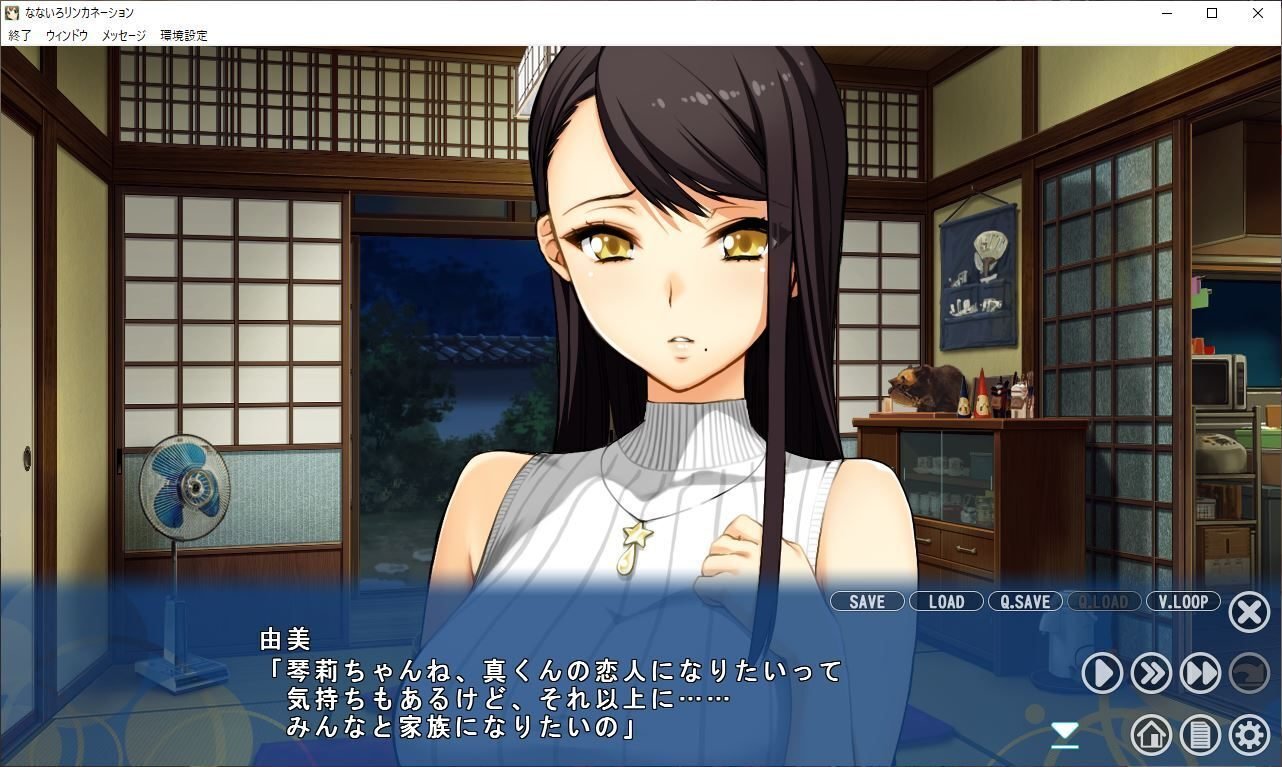The width and height of the screenshot is (1282, 767).
Task: Click the game's title bar application icon
Action: pos(12,13)
